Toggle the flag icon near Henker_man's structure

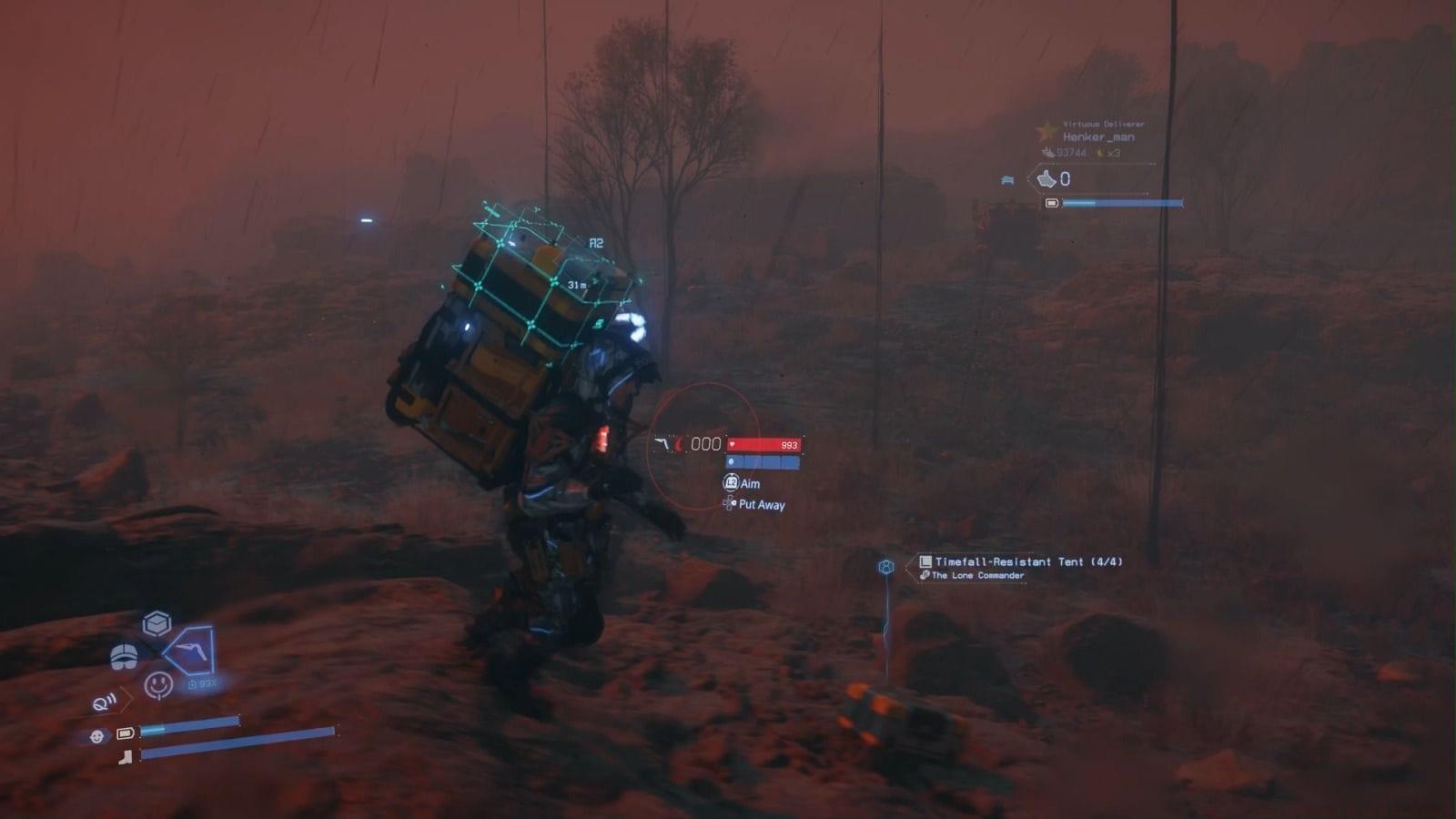pos(1008,180)
